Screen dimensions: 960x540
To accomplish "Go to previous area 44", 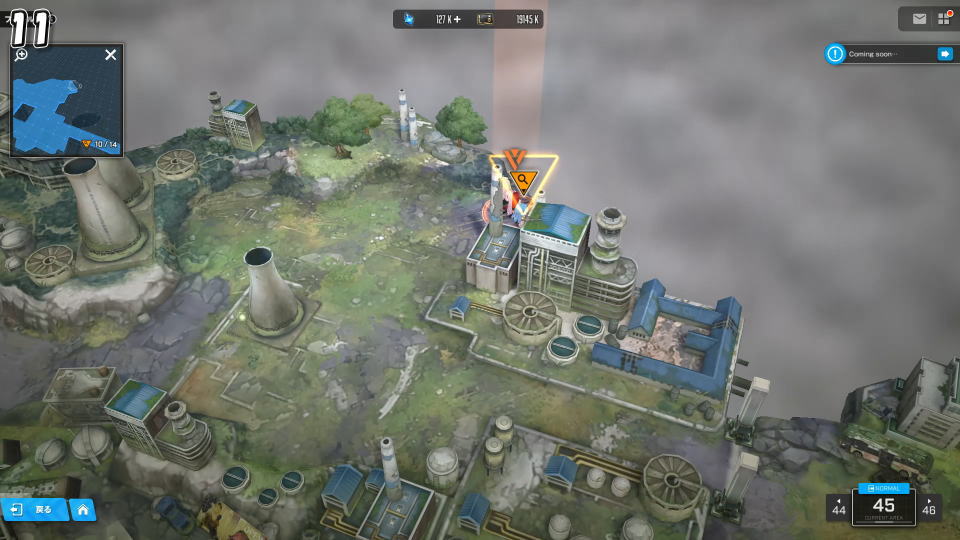I will [838, 507].
